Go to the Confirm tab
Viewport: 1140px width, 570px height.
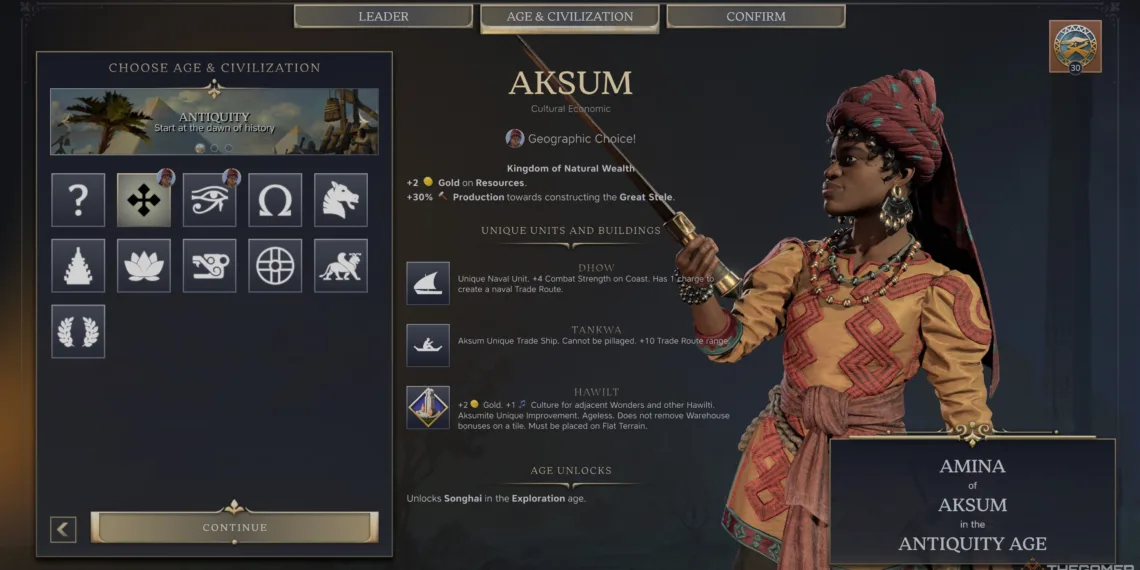755,17
